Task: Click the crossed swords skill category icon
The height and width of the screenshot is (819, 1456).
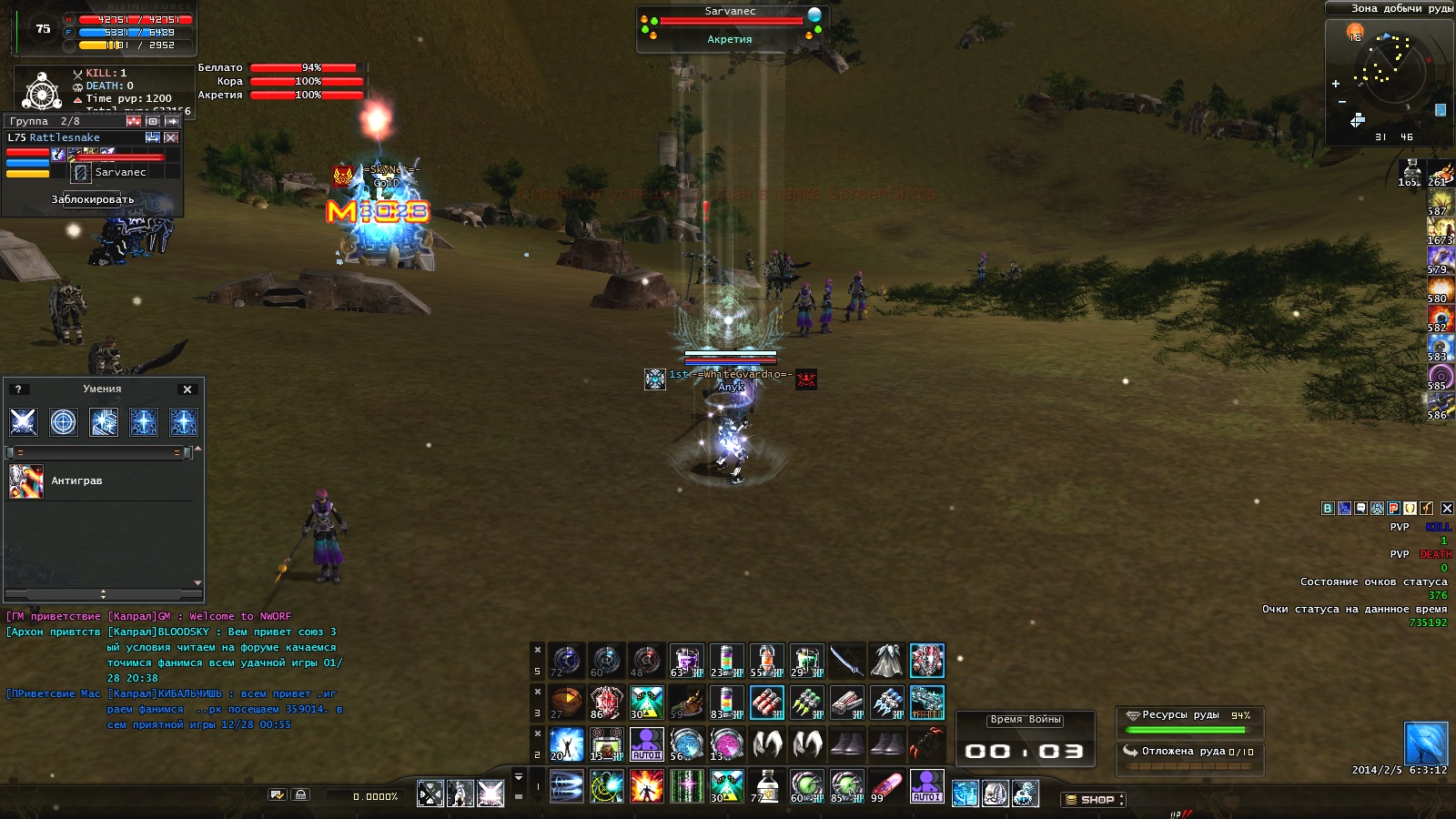Action: click(x=24, y=421)
